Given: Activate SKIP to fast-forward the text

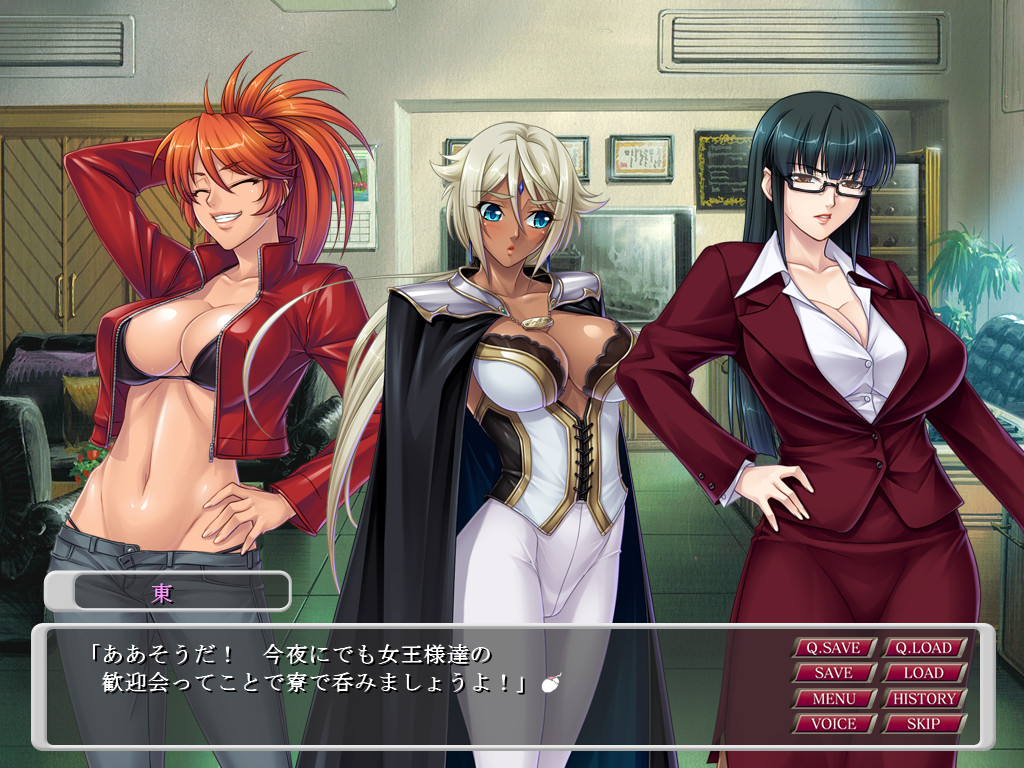Looking at the screenshot, I should click(x=924, y=723).
